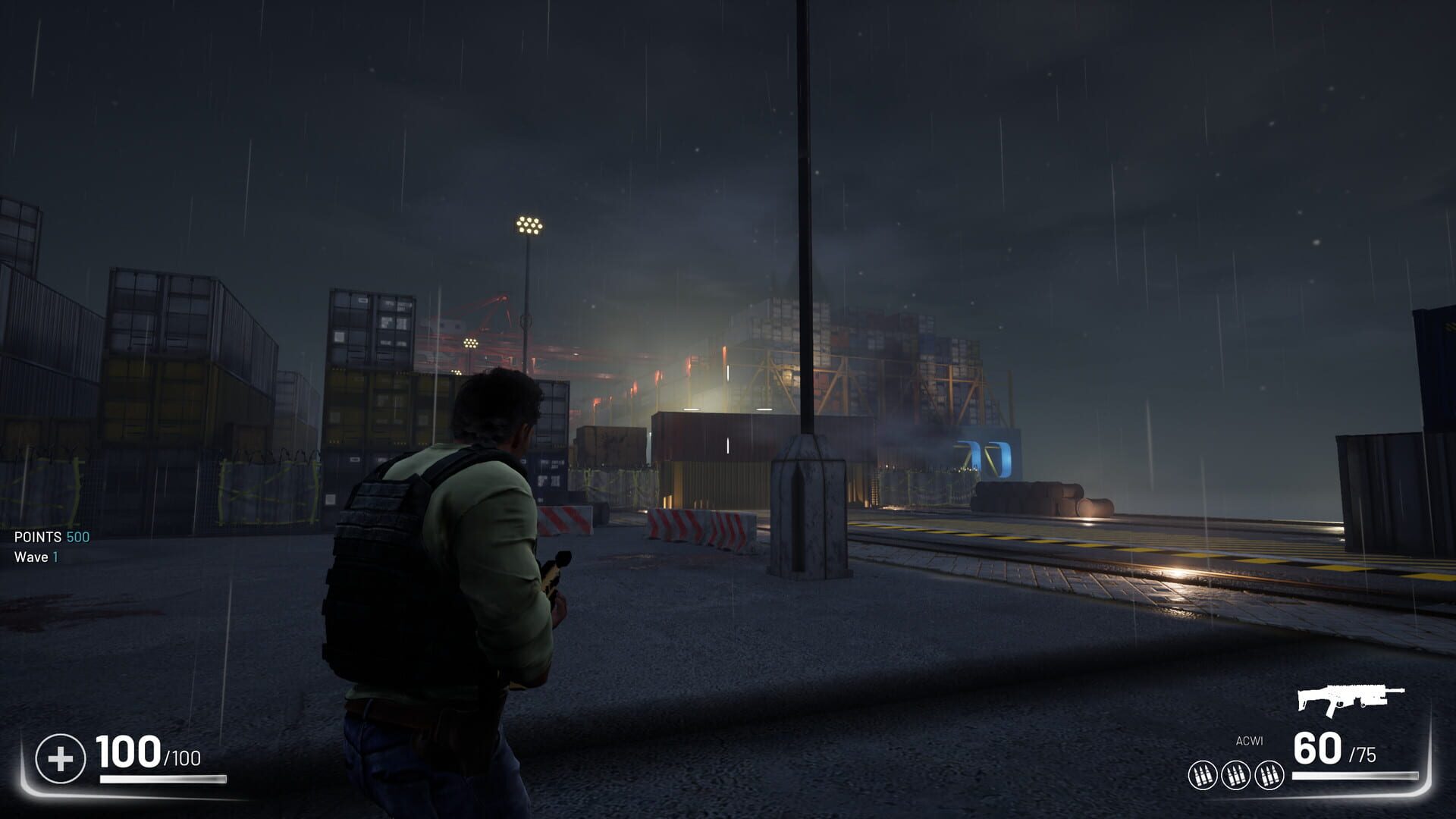Select the equipped rifle weapon icon
Image resolution: width=1456 pixels, height=819 pixels.
[x=1350, y=700]
